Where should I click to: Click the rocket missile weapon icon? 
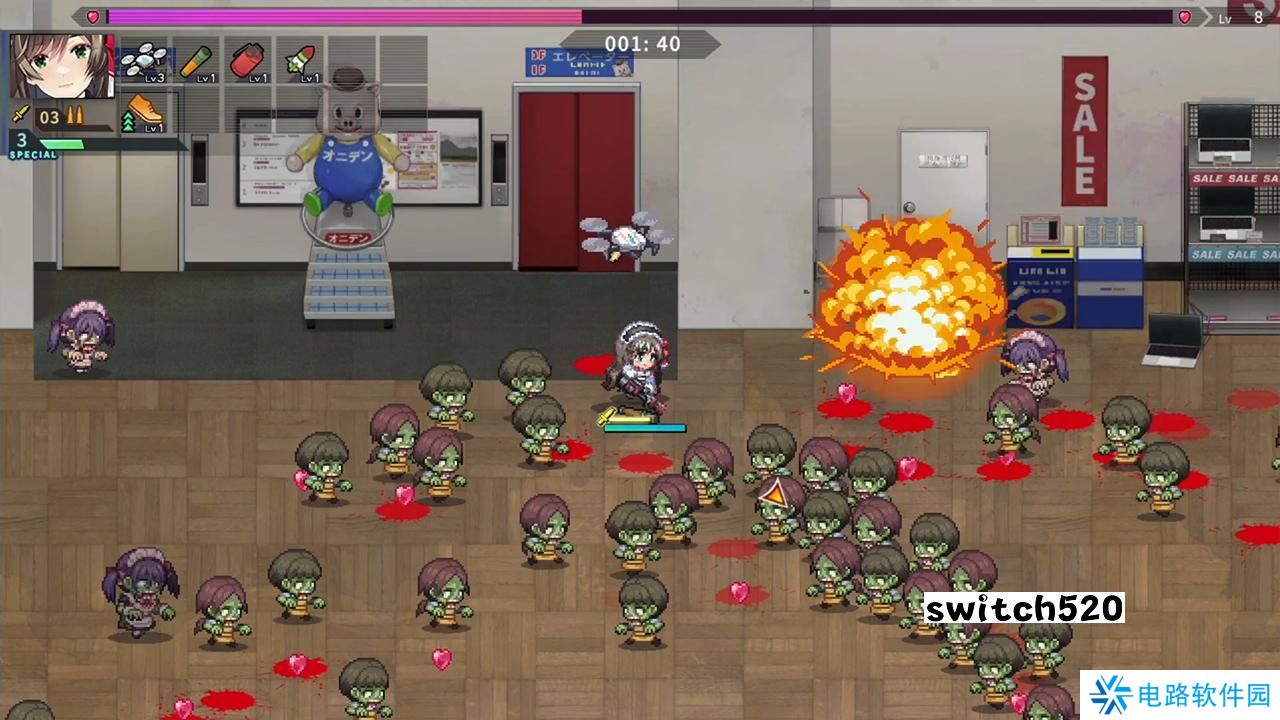point(298,62)
